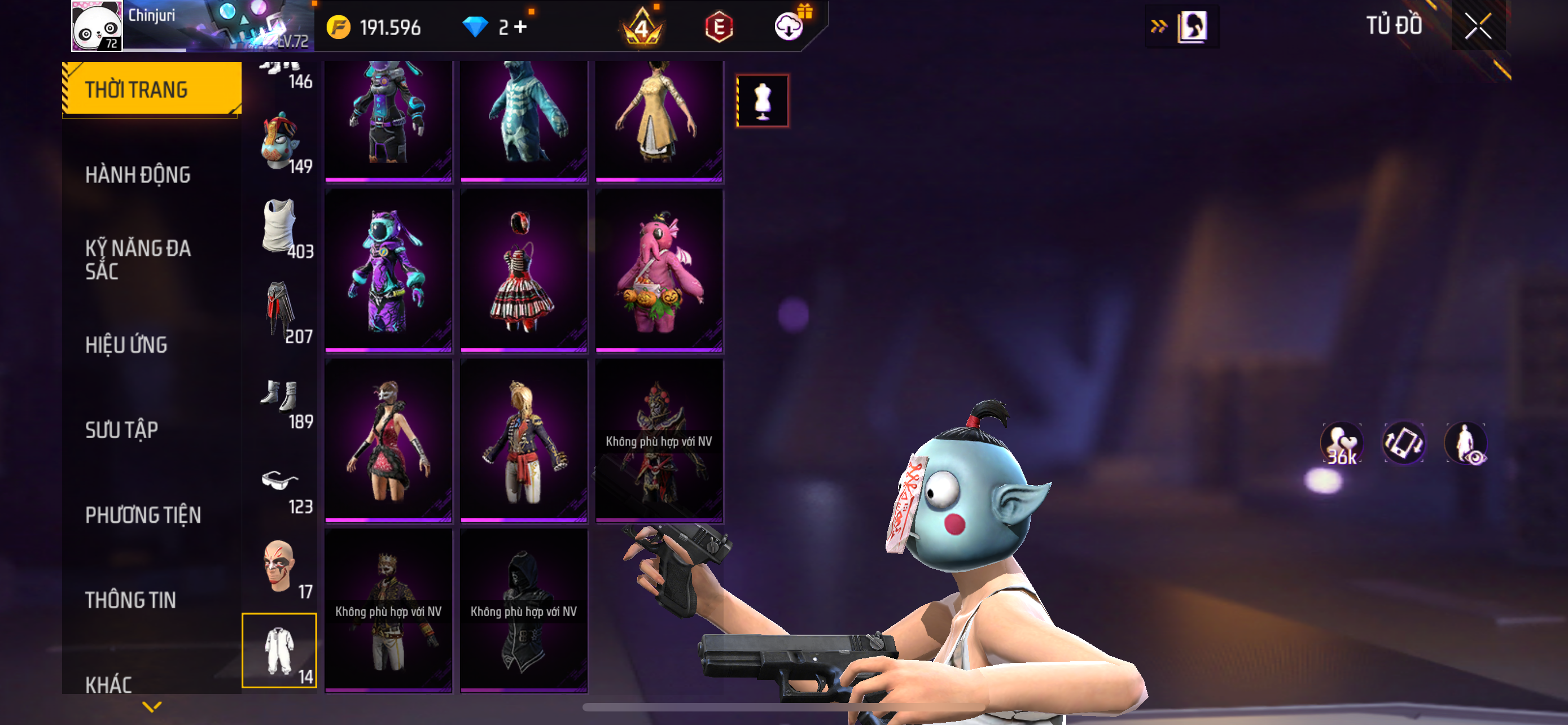Toggle the character view eye icon
The image size is (1568, 725).
[x=1466, y=443]
